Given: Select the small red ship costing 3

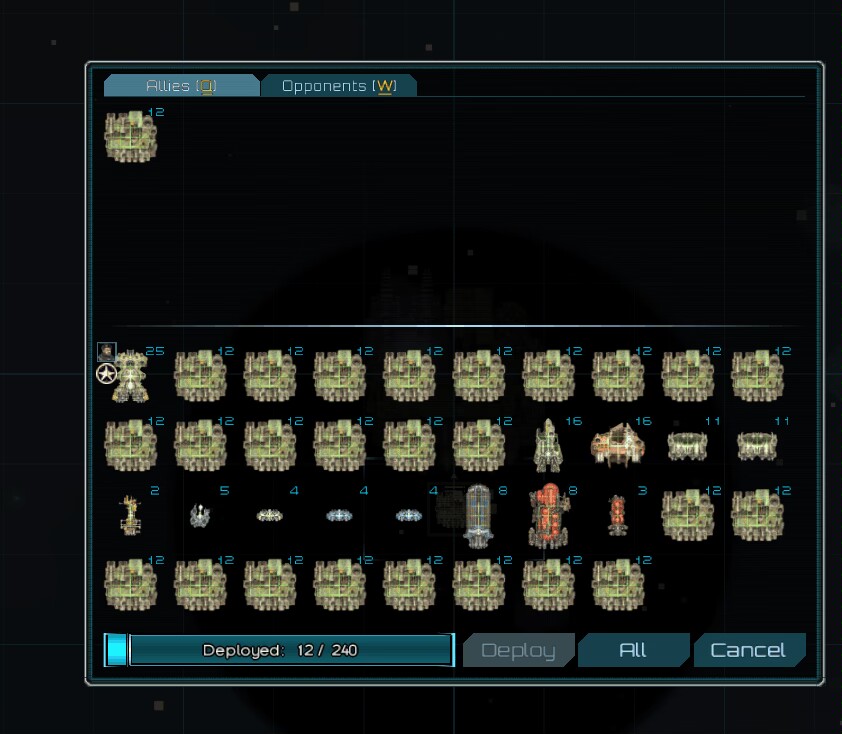Looking at the screenshot, I should [617, 515].
